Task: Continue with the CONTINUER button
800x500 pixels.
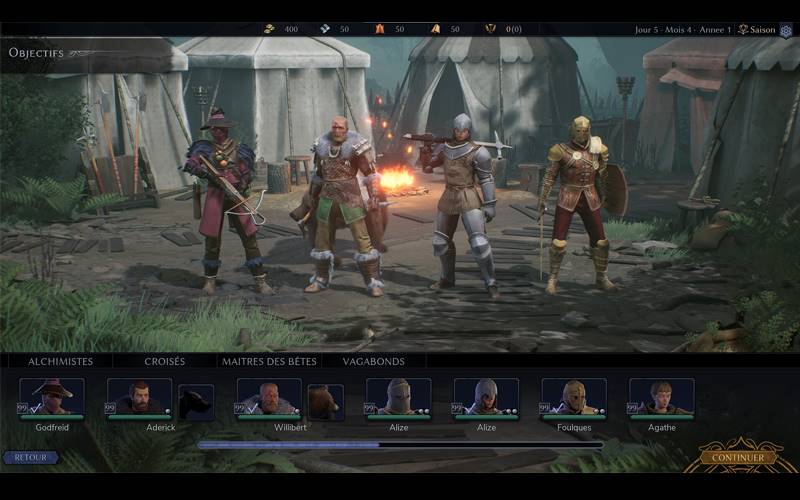Action: pyautogui.click(x=738, y=457)
